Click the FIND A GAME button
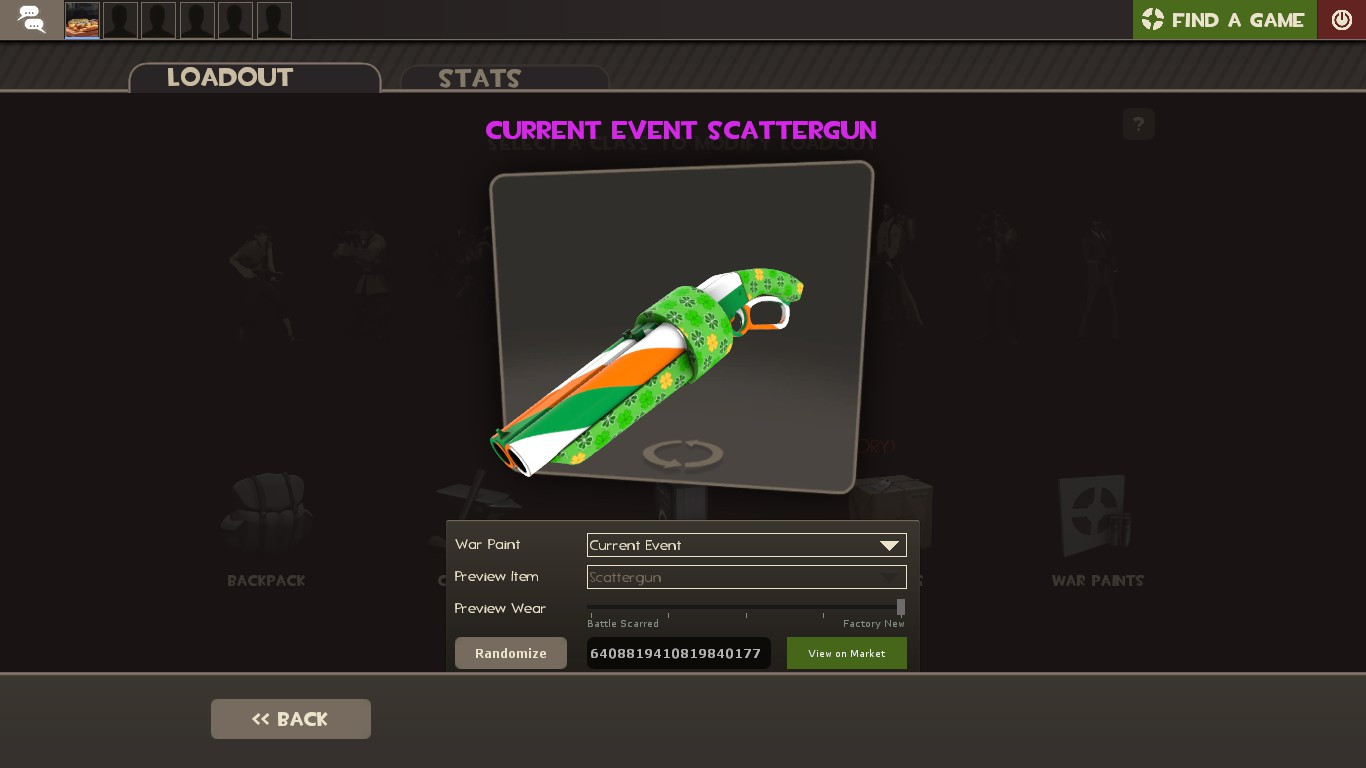The image size is (1366, 768). tap(1237, 19)
